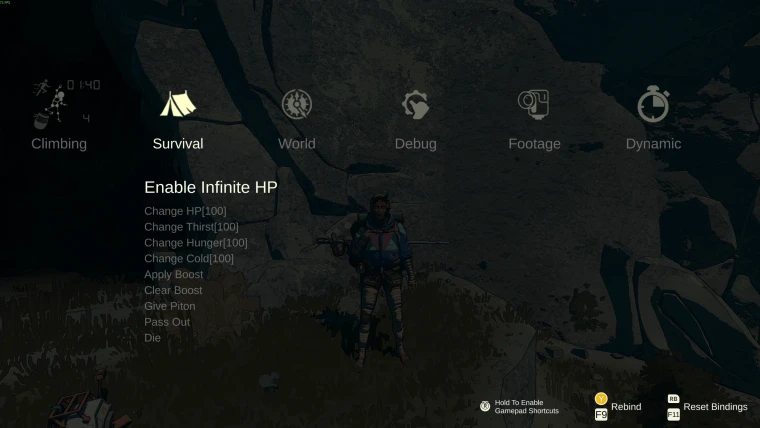The image size is (760, 428).
Task: Toggle Enable Infinite HP option
Action: pos(210,187)
